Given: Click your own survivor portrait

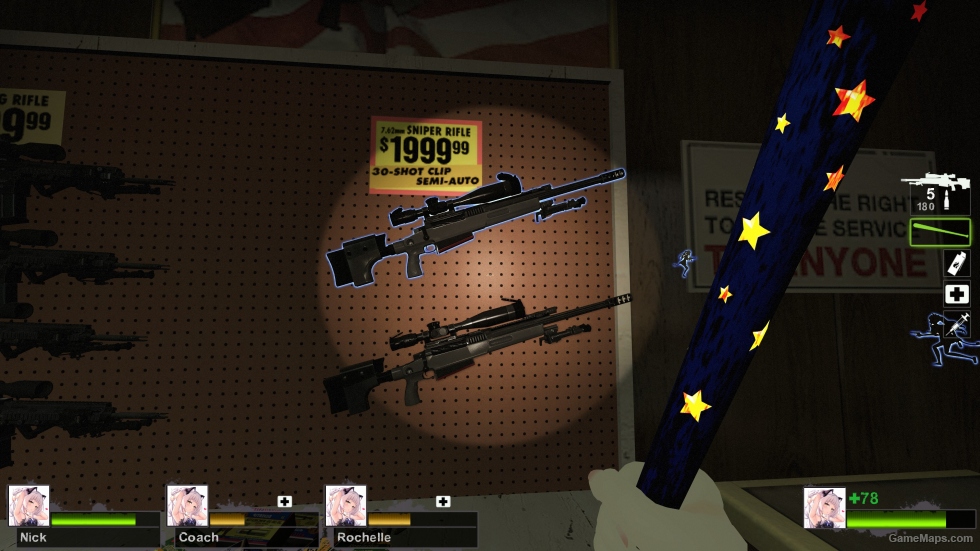Looking at the screenshot, I should 824,507.
